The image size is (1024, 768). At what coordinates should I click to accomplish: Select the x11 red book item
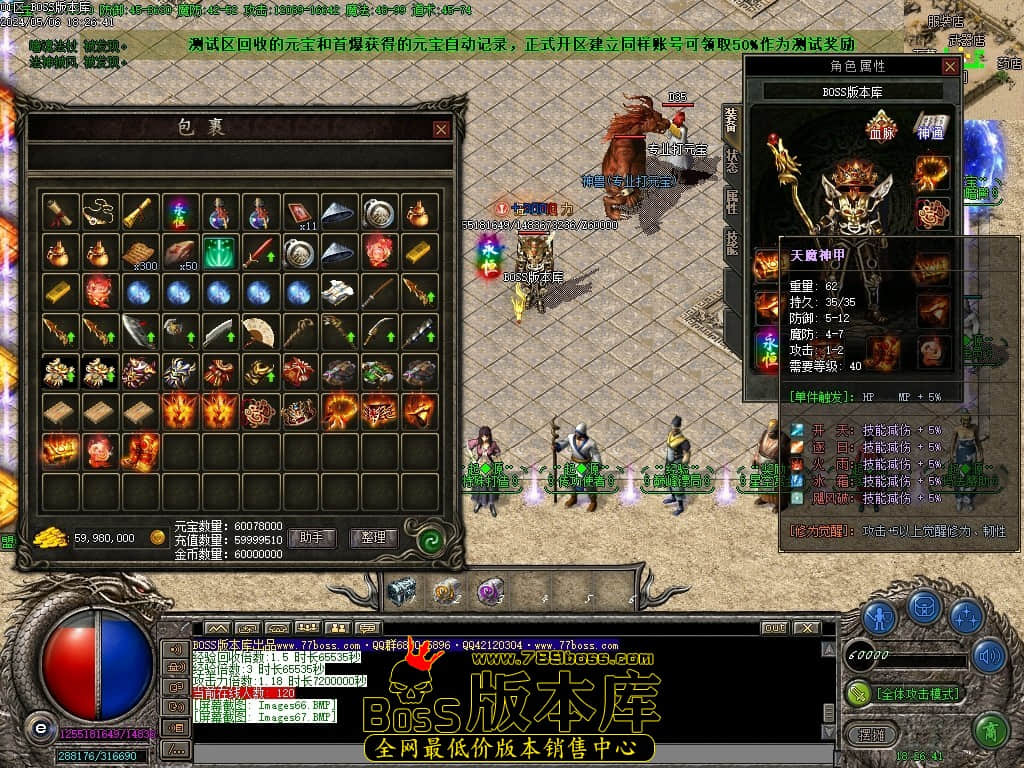299,213
